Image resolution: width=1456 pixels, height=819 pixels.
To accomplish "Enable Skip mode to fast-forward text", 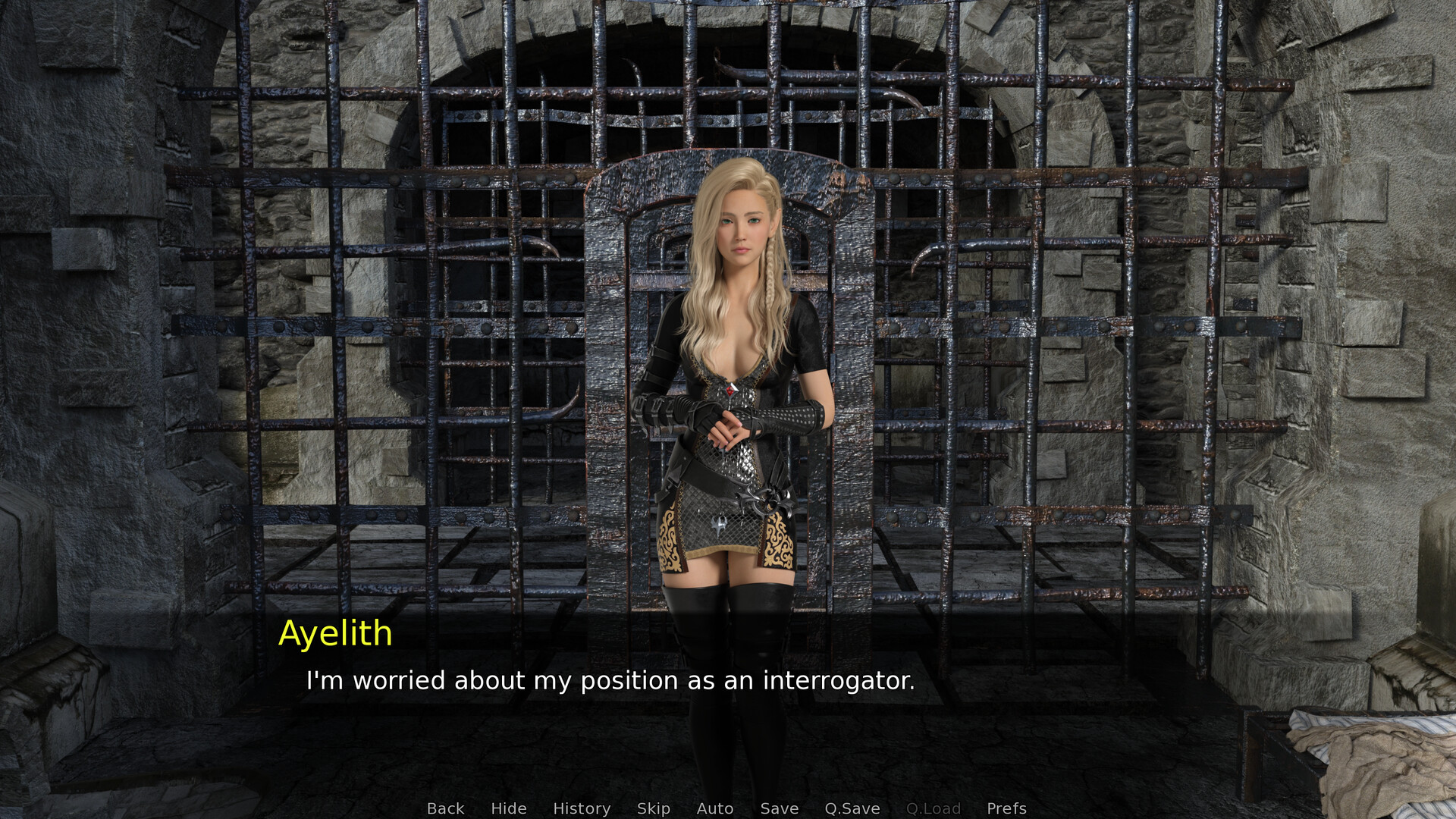I will tap(654, 808).
